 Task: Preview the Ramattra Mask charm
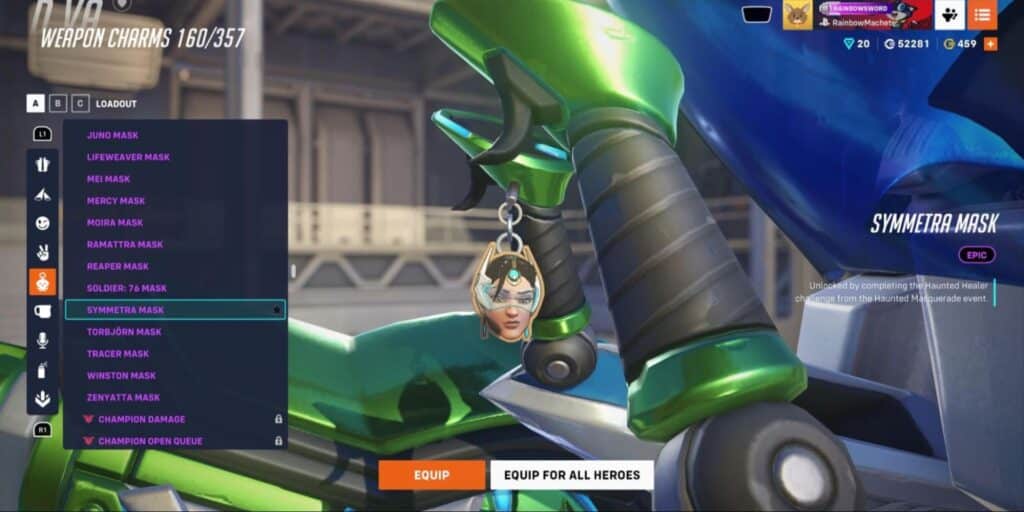125,245
